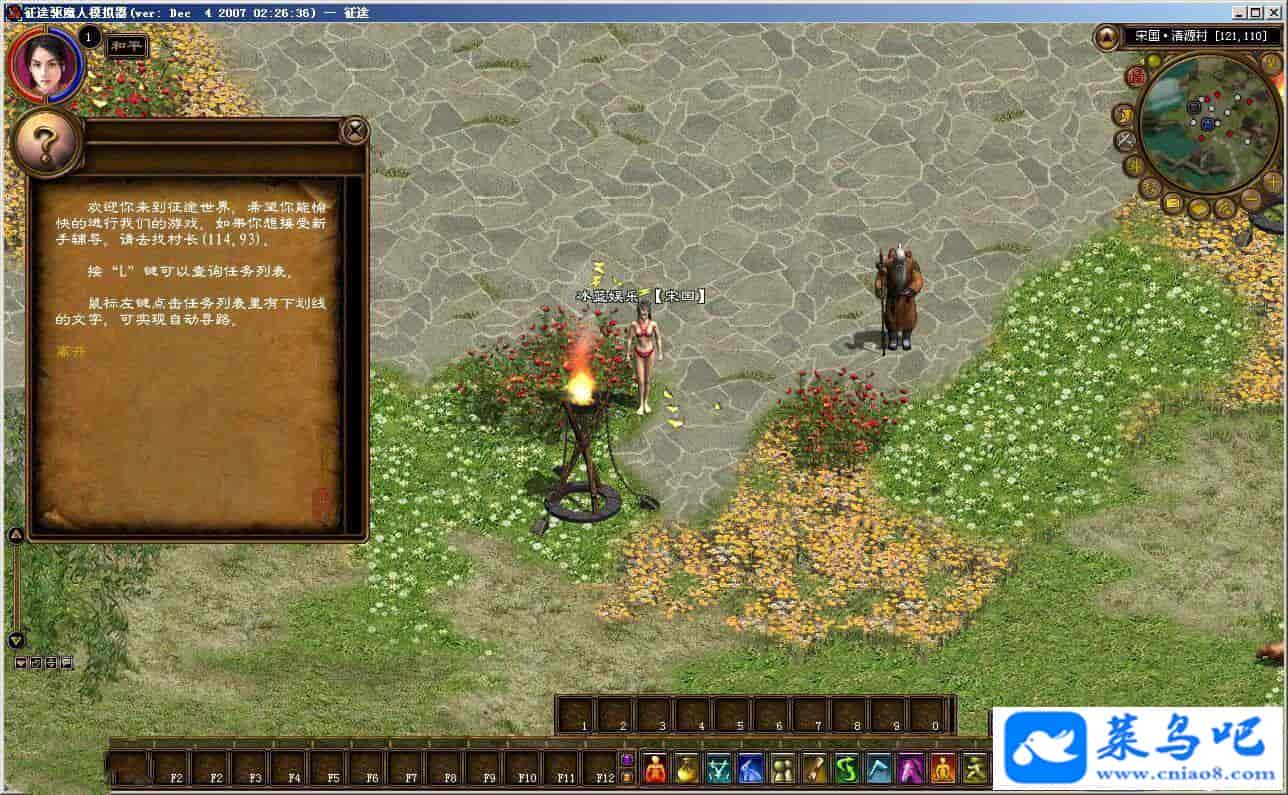Select the blue horse mount icon

(x=751, y=768)
